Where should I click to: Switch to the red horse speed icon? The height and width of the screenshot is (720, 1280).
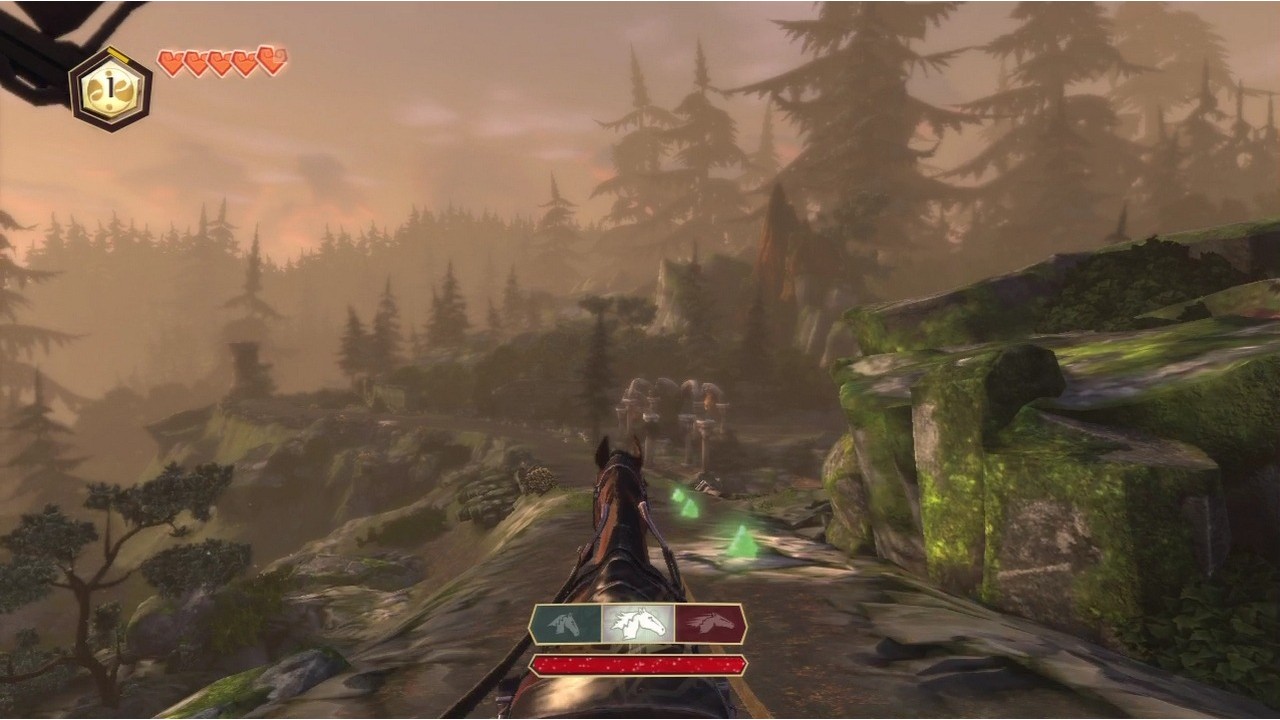(x=709, y=624)
